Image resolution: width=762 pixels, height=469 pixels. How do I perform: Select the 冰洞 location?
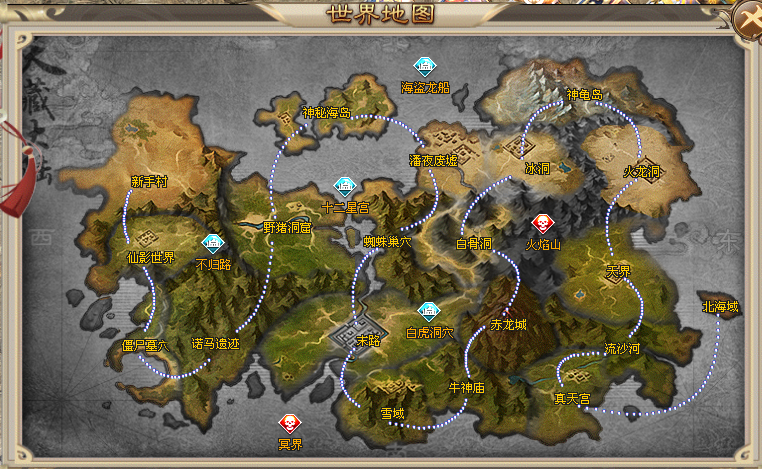[537, 168]
